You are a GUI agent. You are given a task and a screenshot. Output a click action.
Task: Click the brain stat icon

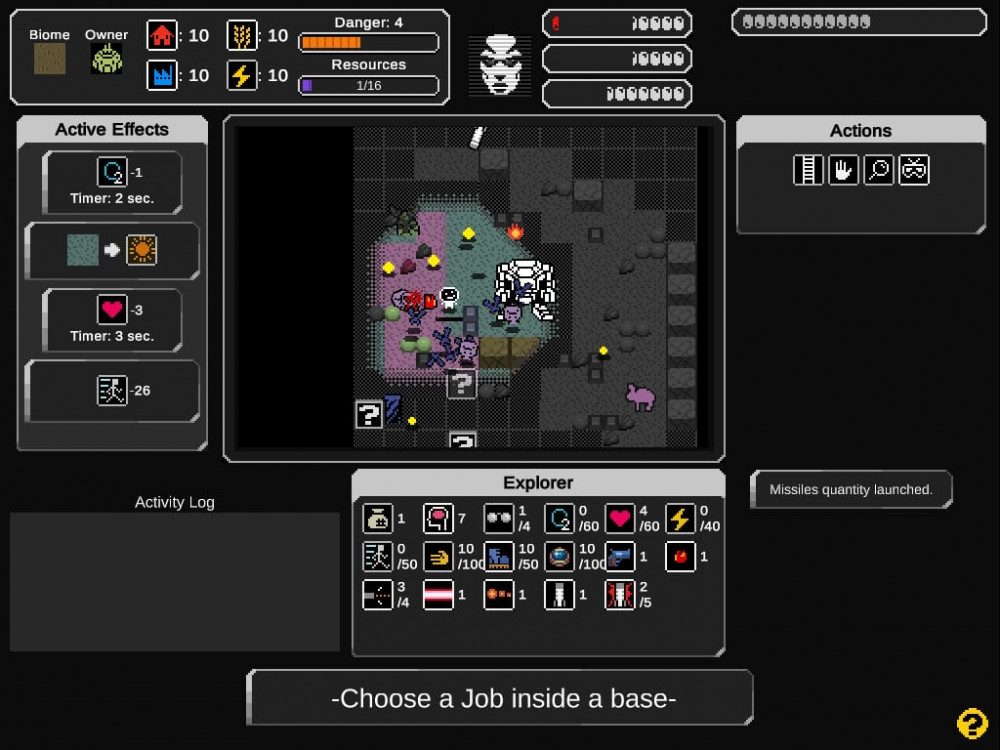[438, 519]
